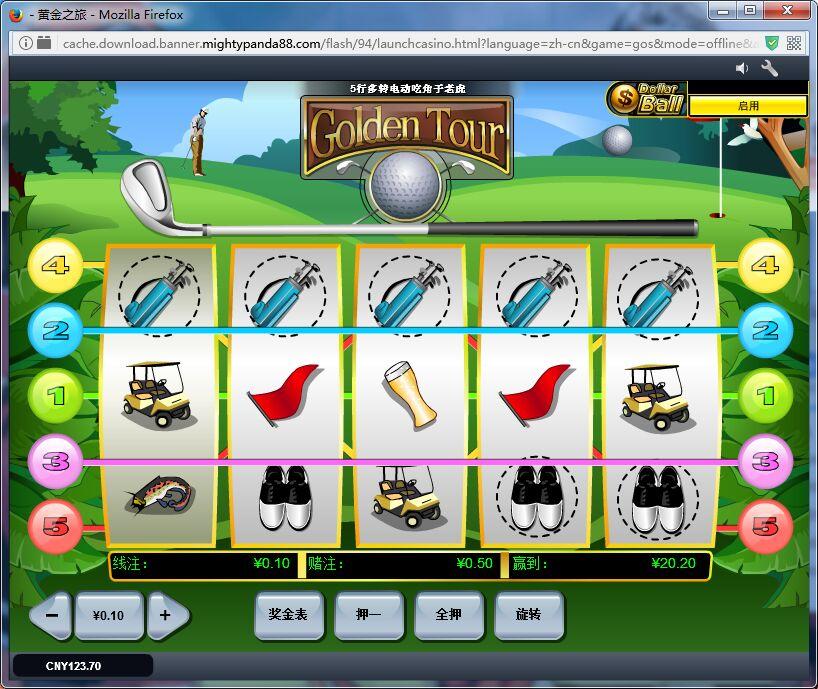Increase the line bet with the plus arrow
This screenshot has width=818, height=689.
[166, 616]
